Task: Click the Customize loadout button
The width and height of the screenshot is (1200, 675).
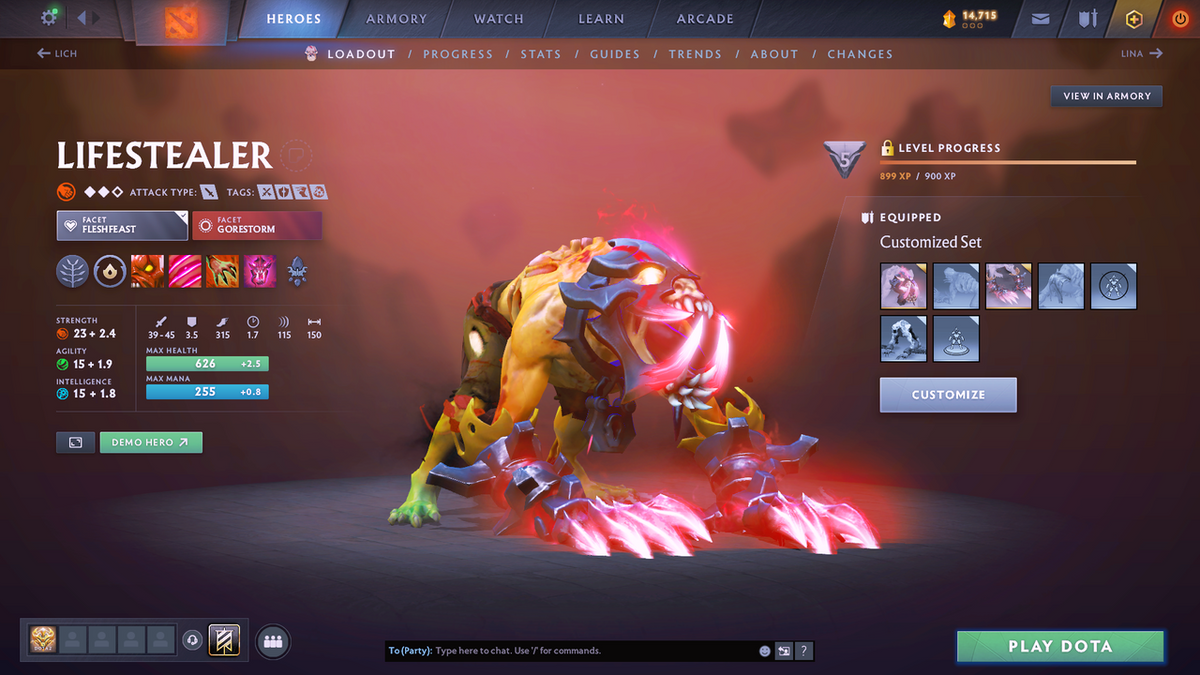Action: point(948,395)
